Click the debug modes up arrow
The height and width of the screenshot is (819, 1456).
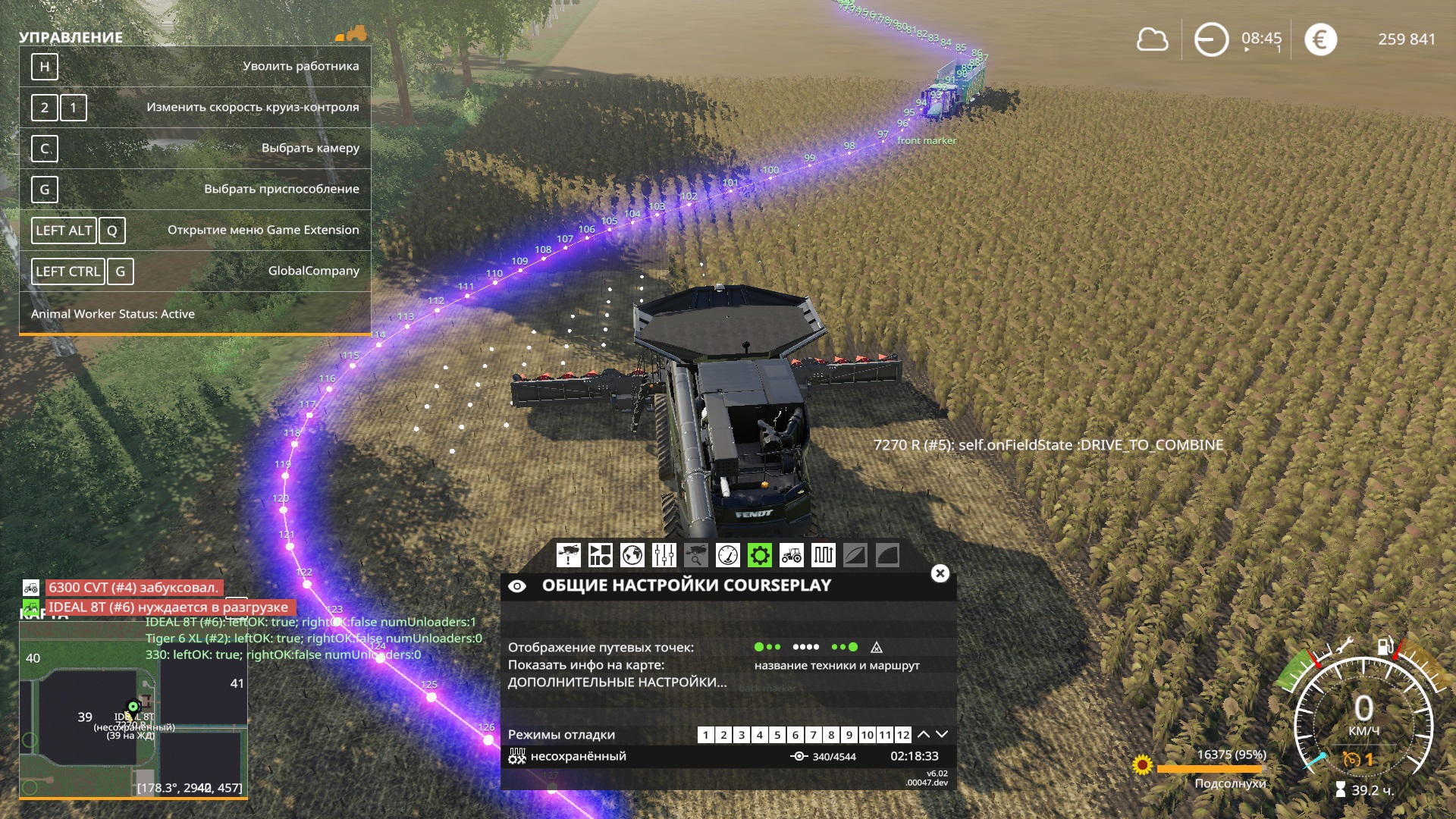(924, 734)
